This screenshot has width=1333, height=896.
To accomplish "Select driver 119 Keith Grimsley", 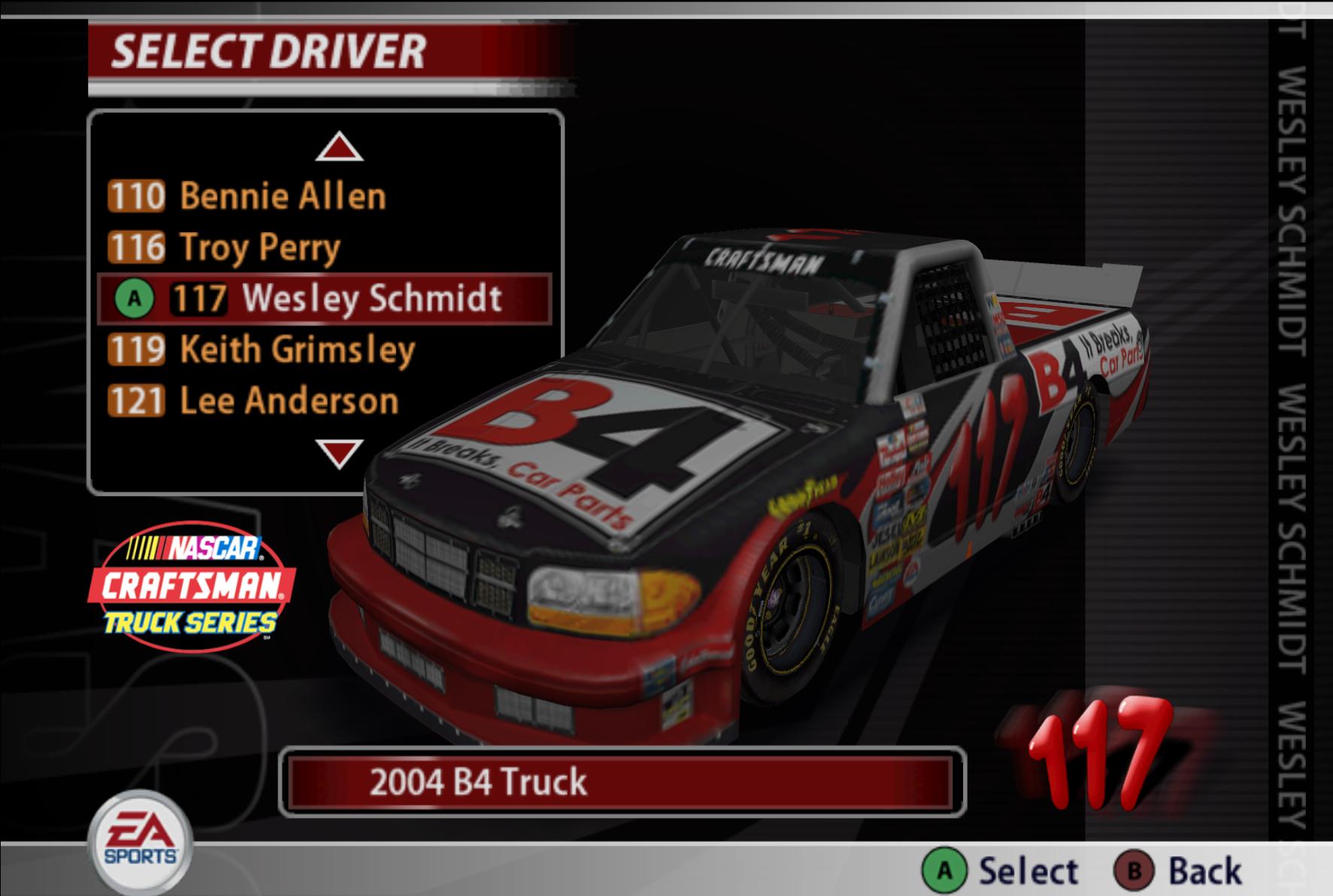I will tap(262, 350).
